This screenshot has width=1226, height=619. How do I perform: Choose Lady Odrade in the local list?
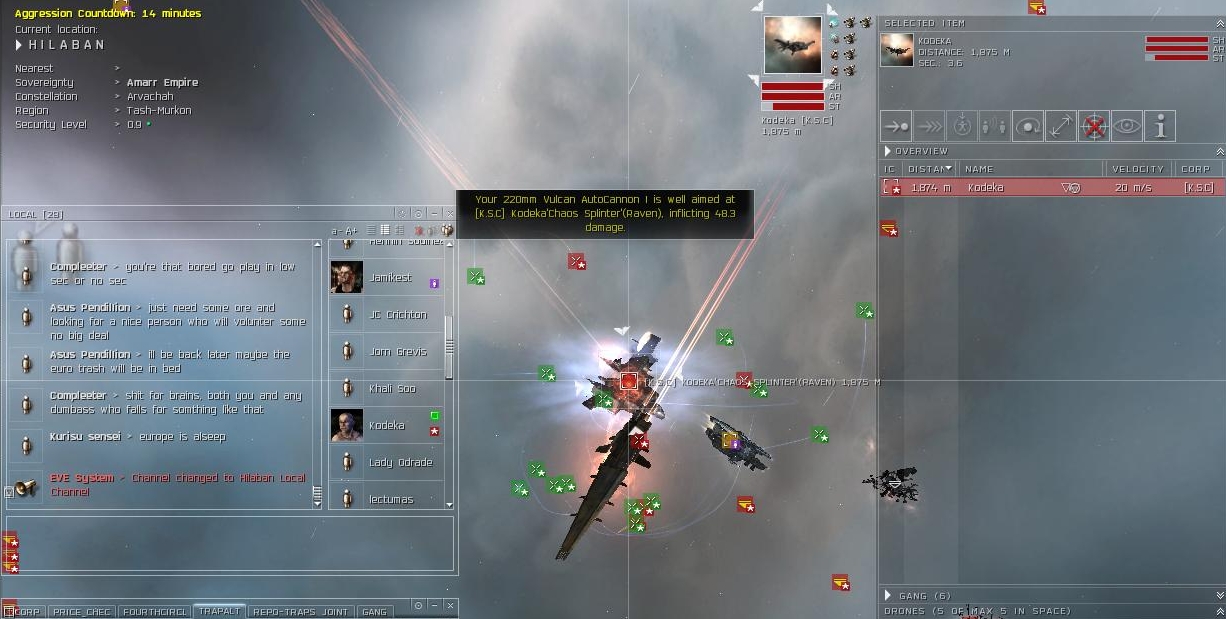(x=400, y=462)
